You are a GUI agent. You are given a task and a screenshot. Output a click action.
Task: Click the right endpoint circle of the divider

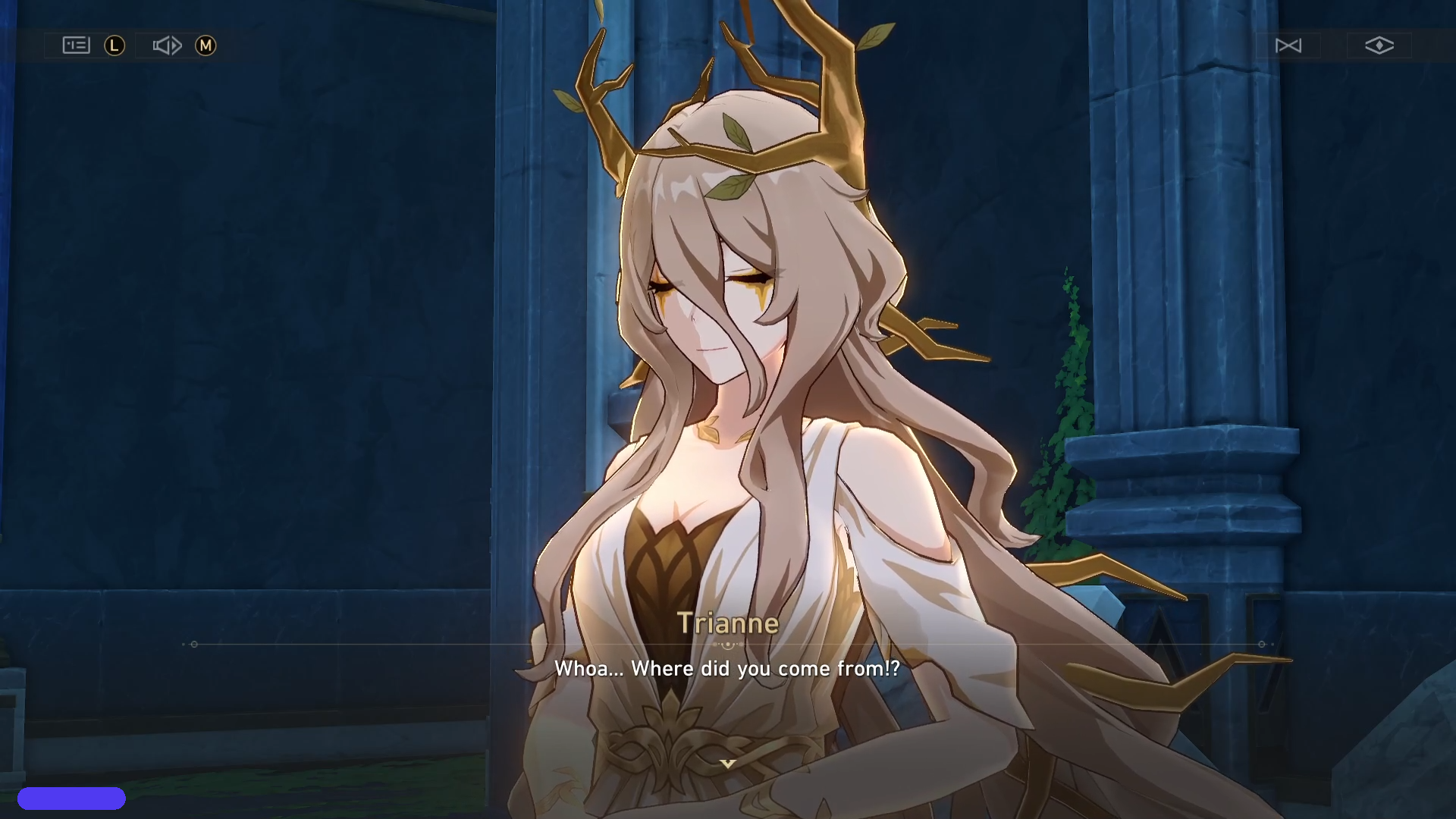[x=1261, y=644]
